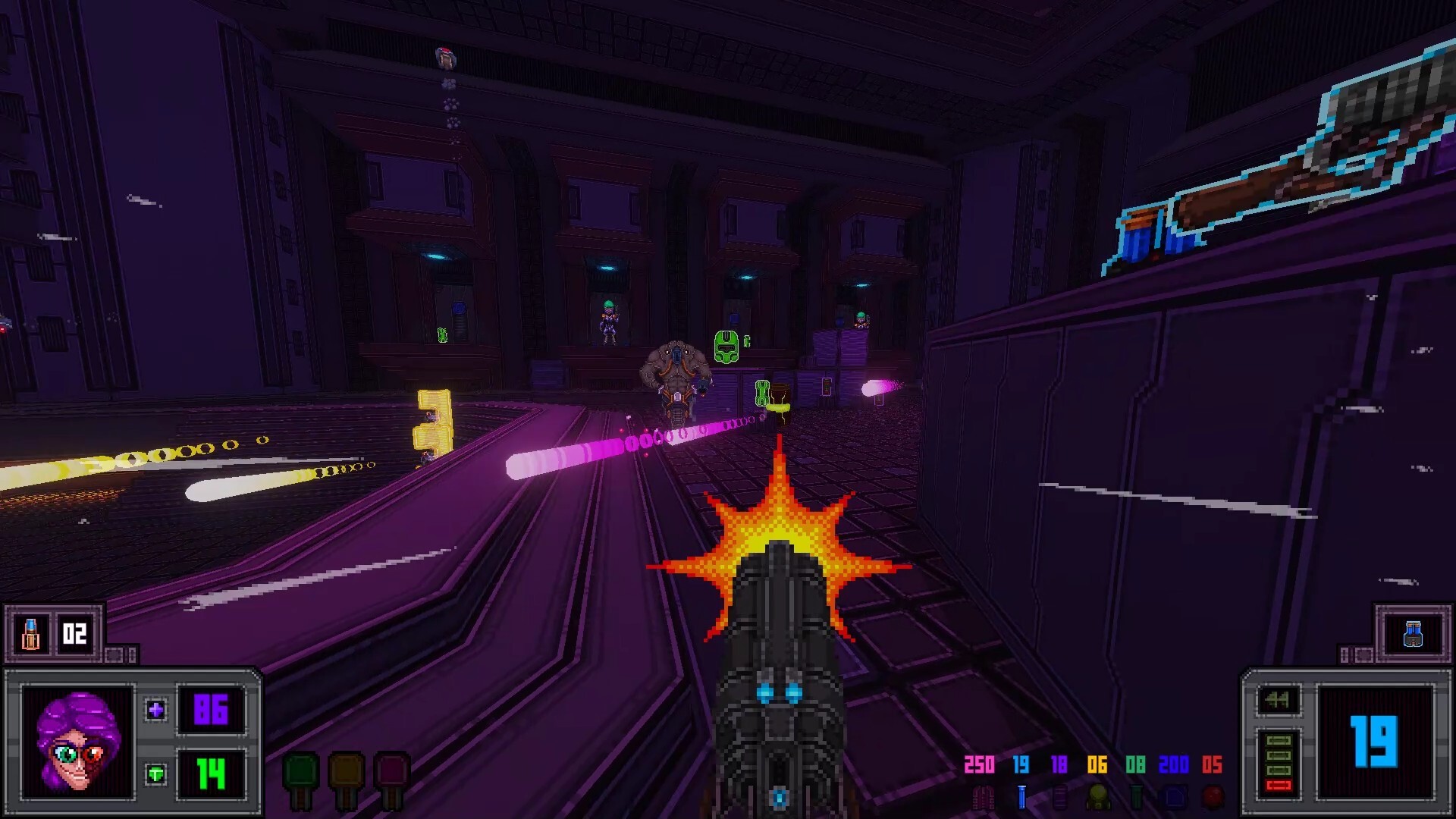Click the red charge bar on the weapon gauge
Image resolution: width=1456 pixels, height=819 pixels.
tap(1279, 786)
